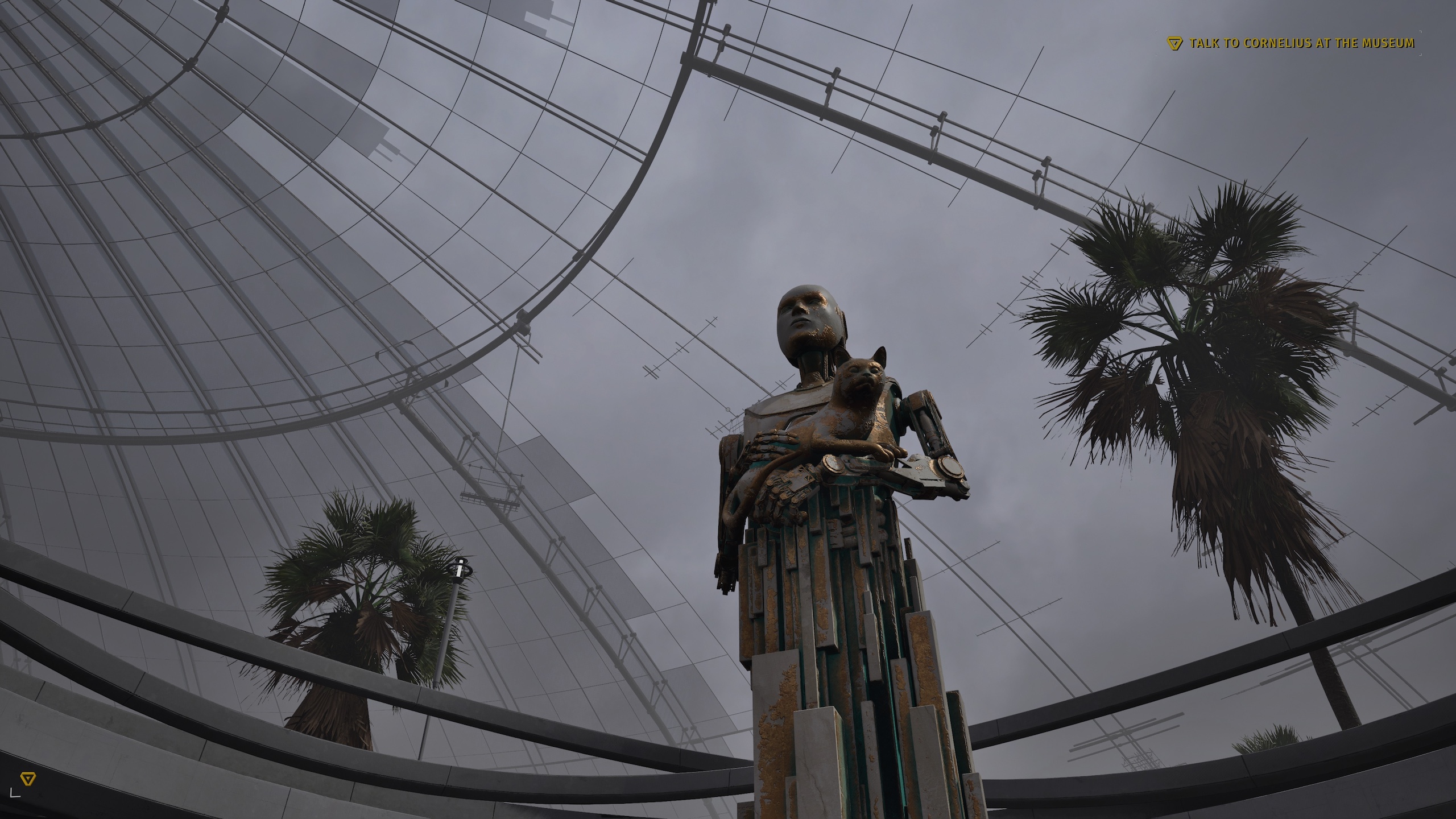Click the yellow triangle icon in the bottom-left corner
Screen dimensions: 1456x819
[27, 779]
